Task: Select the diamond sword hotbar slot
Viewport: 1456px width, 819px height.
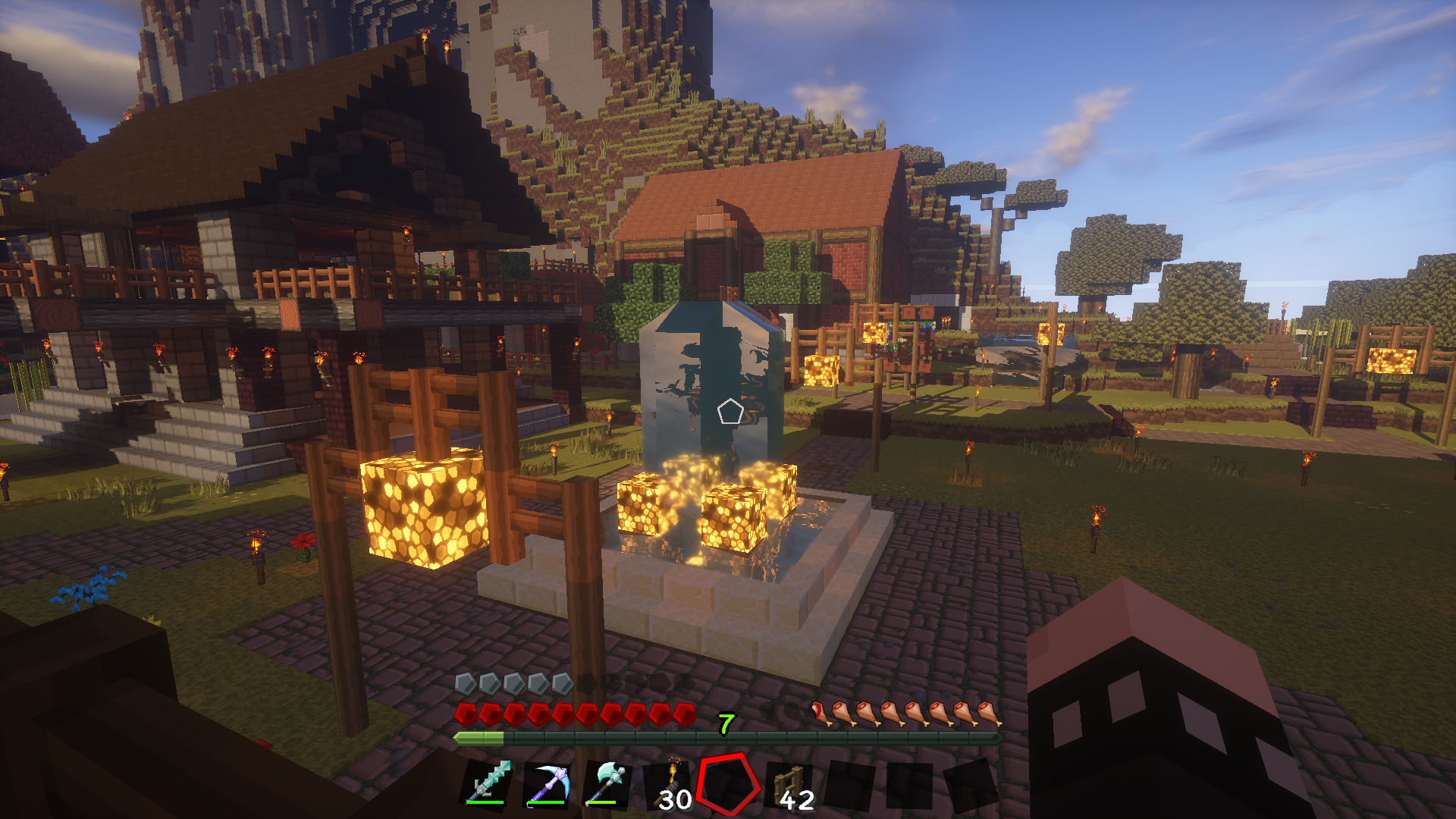Action: coord(488,783)
